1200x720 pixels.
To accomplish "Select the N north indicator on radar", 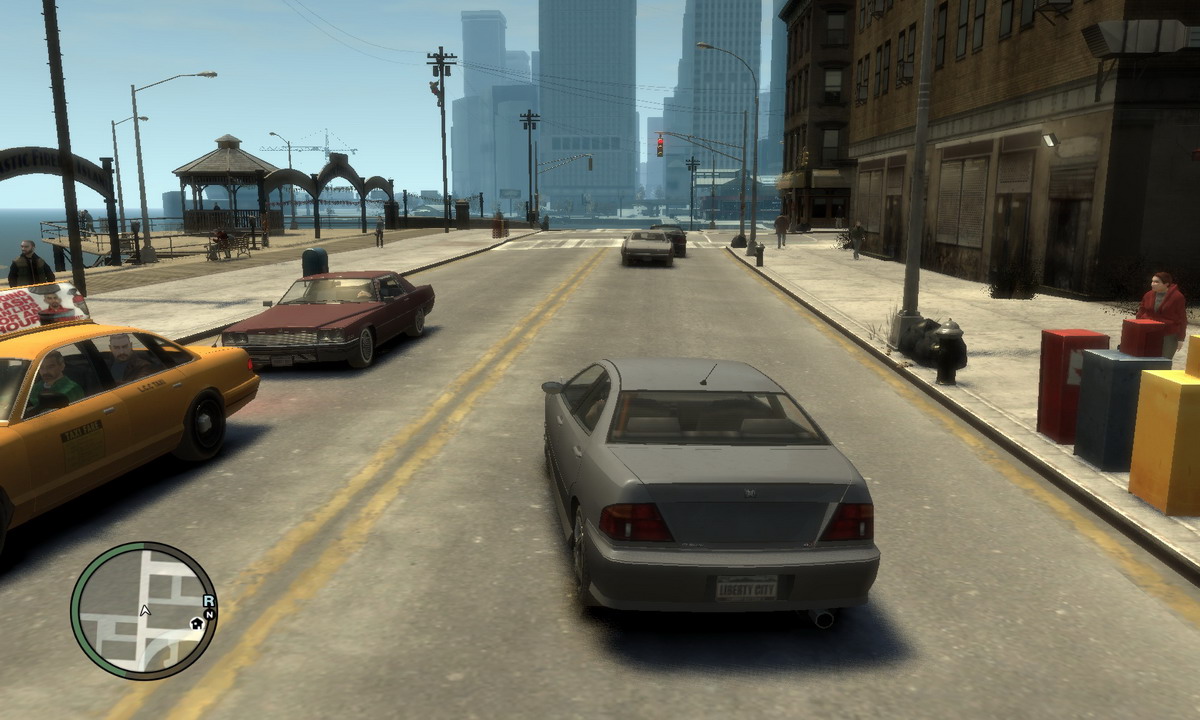I will coord(210,613).
